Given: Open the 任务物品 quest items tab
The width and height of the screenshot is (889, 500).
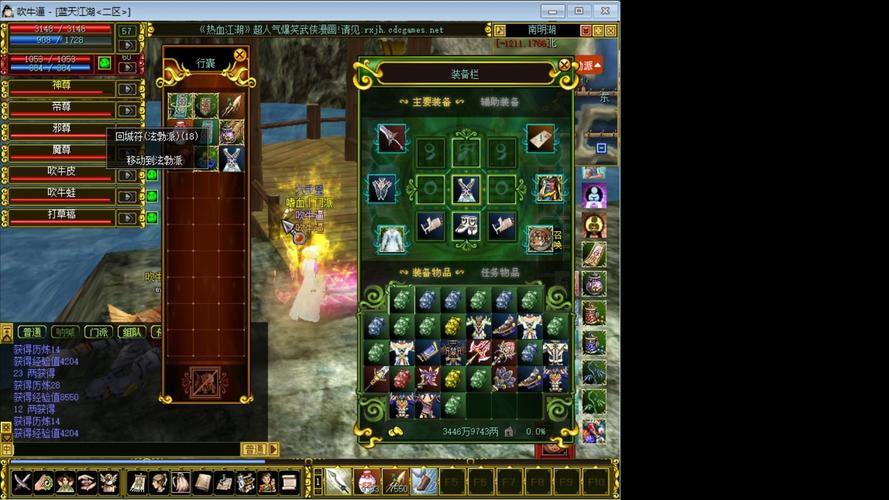Looking at the screenshot, I should pyautogui.click(x=501, y=271).
